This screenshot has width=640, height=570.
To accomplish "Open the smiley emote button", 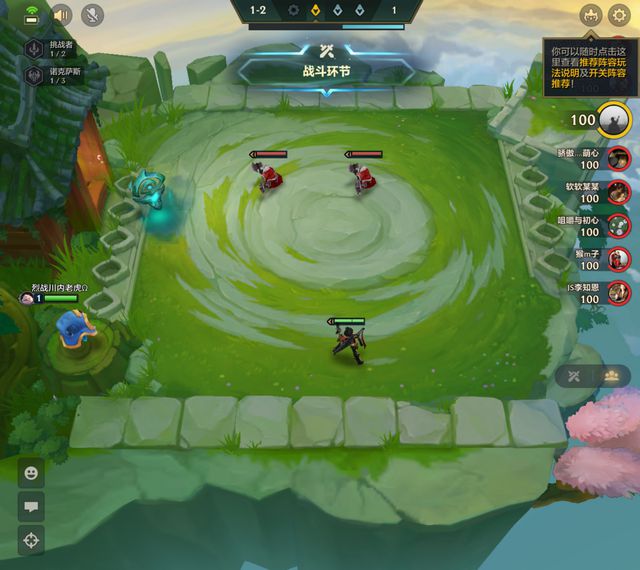I will (x=31, y=473).
